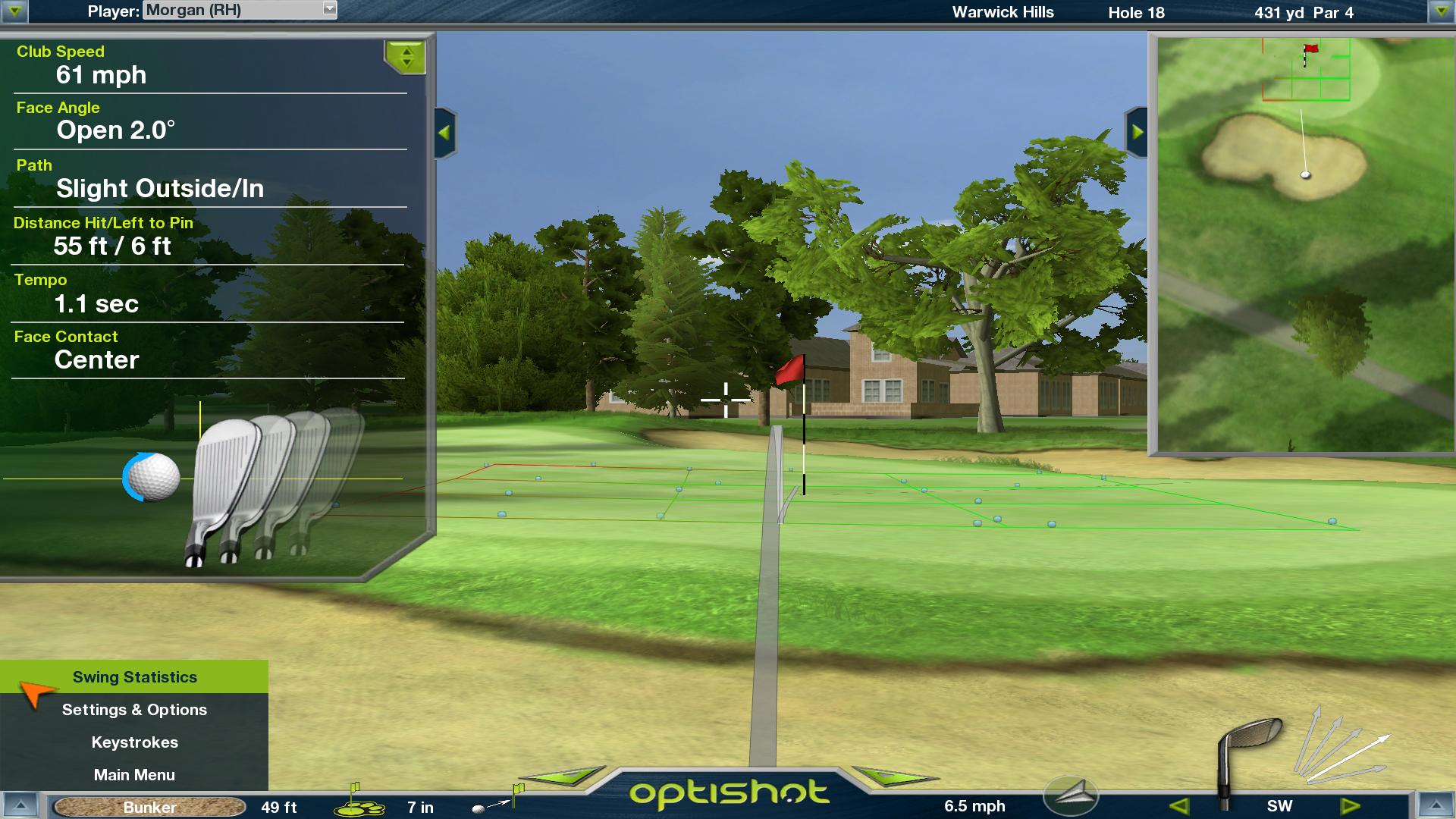Open the Player dropdown showing Morgan (RH)
Image resolution: width=1456 pixels, height=819 pixels.
(x=329, y=10)
